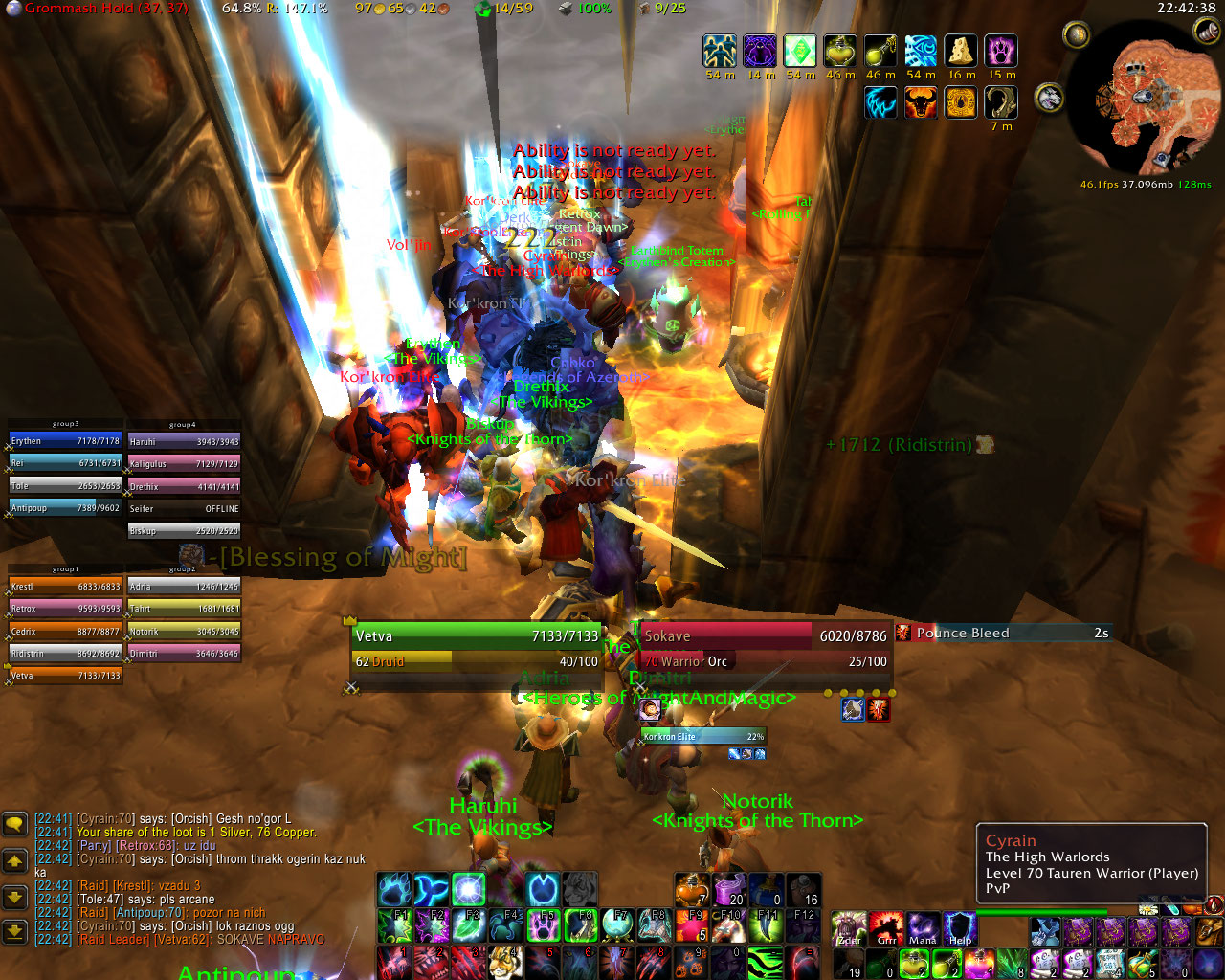
Task: Click Haruhi's raid frame in group4
Action: tap(184, 442)
